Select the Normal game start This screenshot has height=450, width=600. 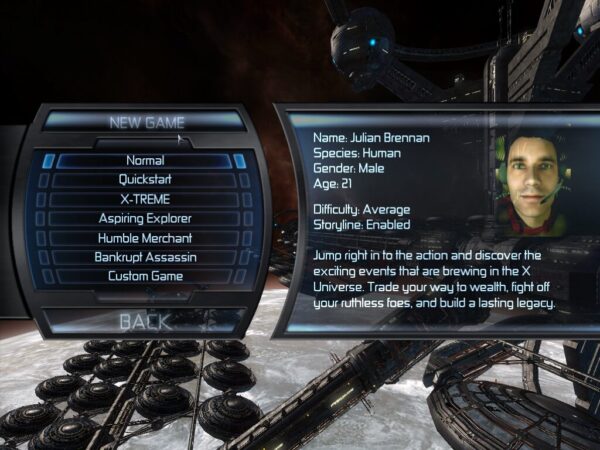tap(145, 160)
